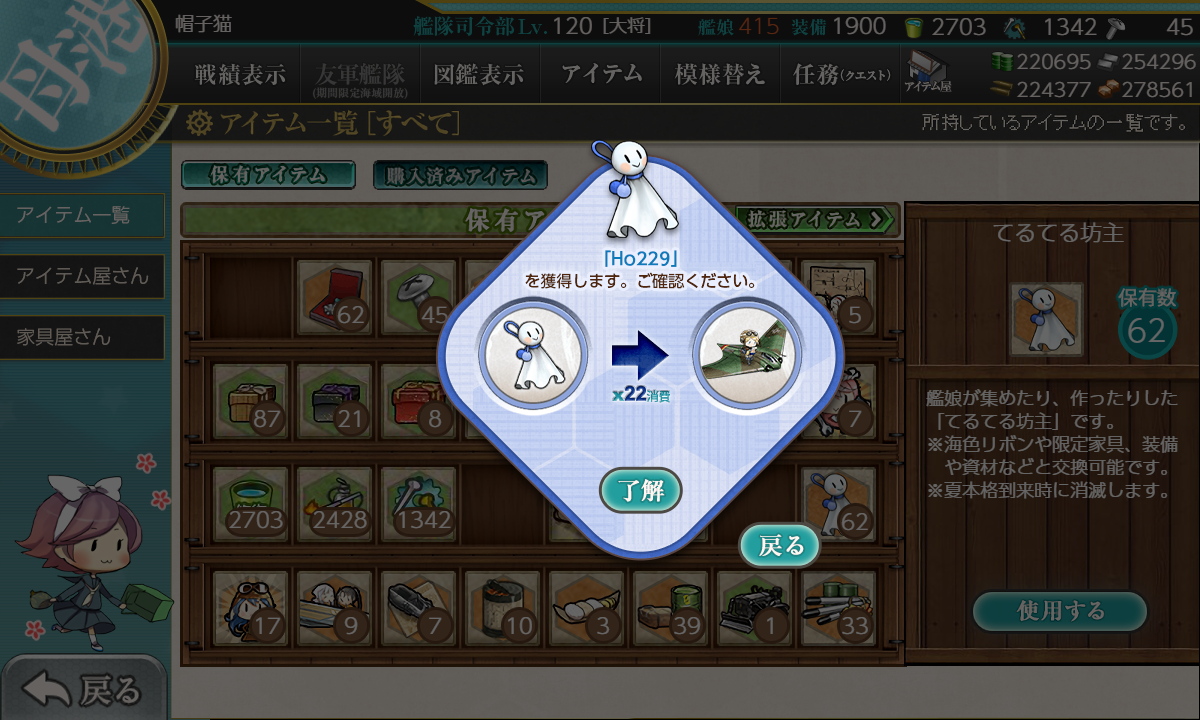Screen dimensions: 1200x720
Task: Switch to the 保有アイテム tab
Action: (x=268, y=175)
